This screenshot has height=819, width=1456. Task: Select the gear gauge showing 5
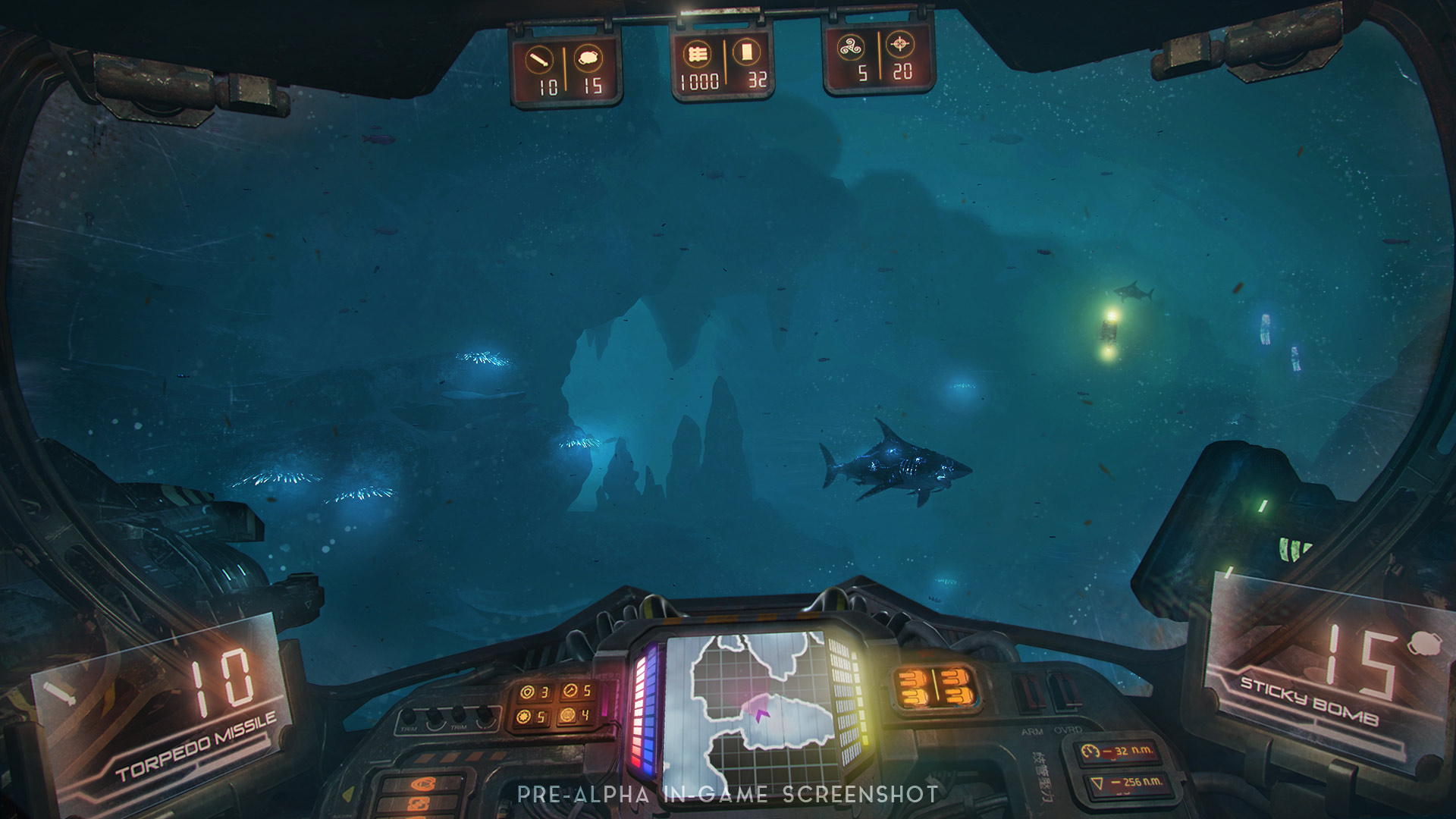tap(523, 717)
